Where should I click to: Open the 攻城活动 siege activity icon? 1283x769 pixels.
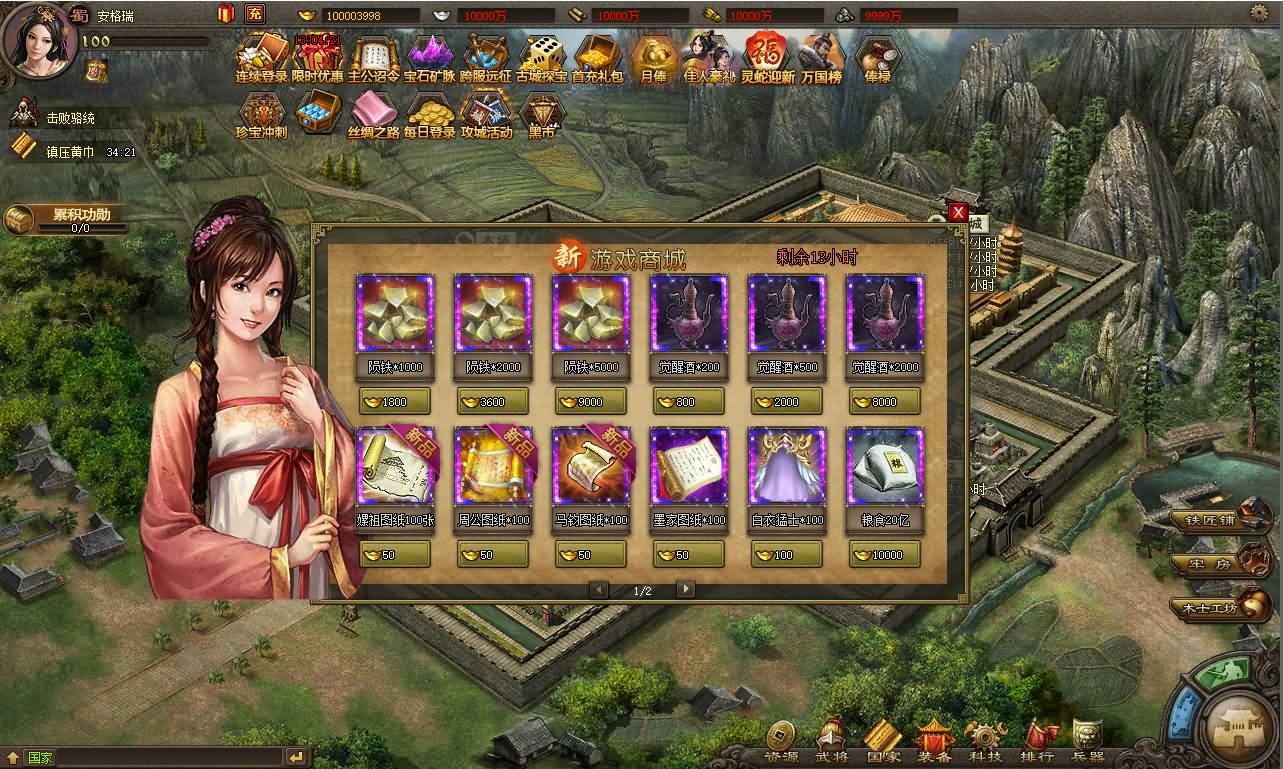tap(487, 113)
